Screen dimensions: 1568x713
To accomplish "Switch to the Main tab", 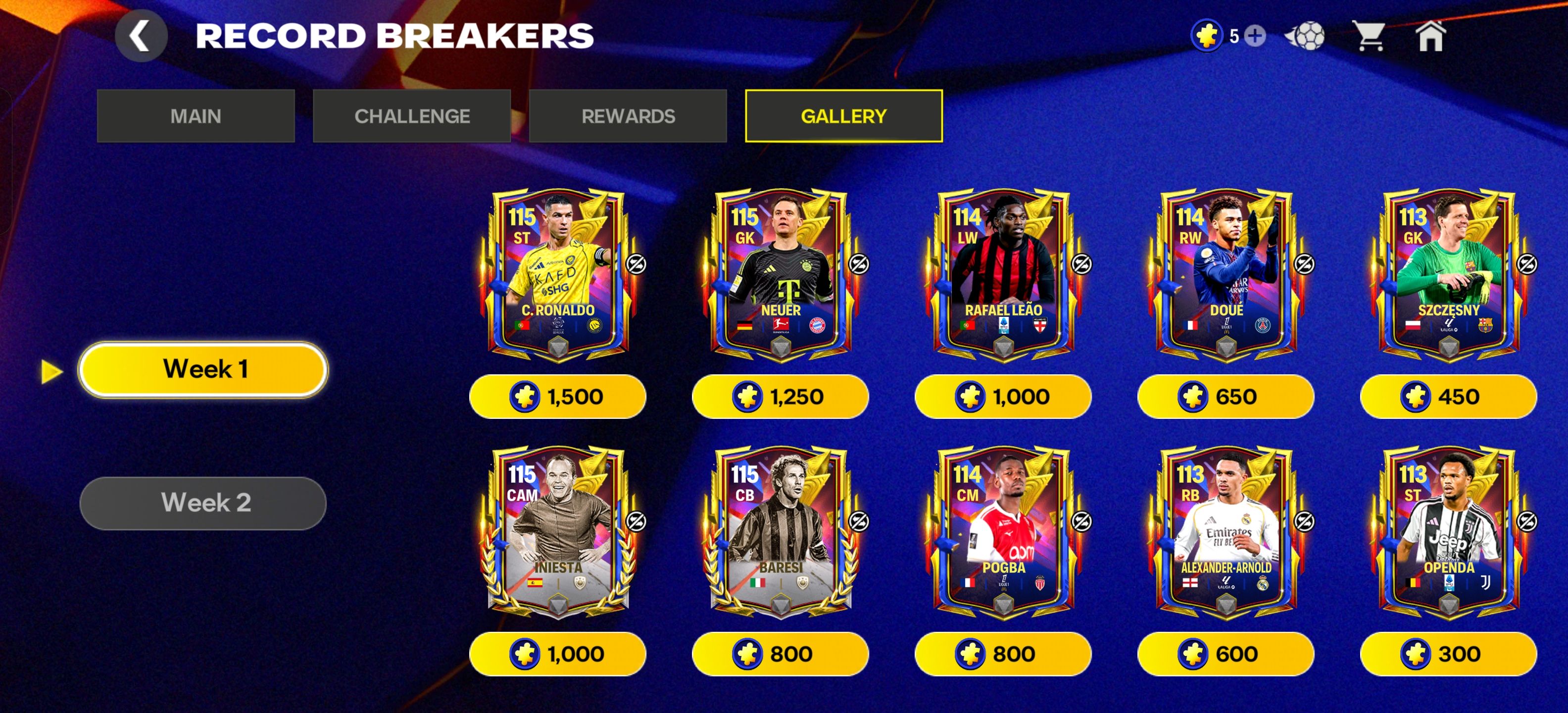I will (196, 116).
